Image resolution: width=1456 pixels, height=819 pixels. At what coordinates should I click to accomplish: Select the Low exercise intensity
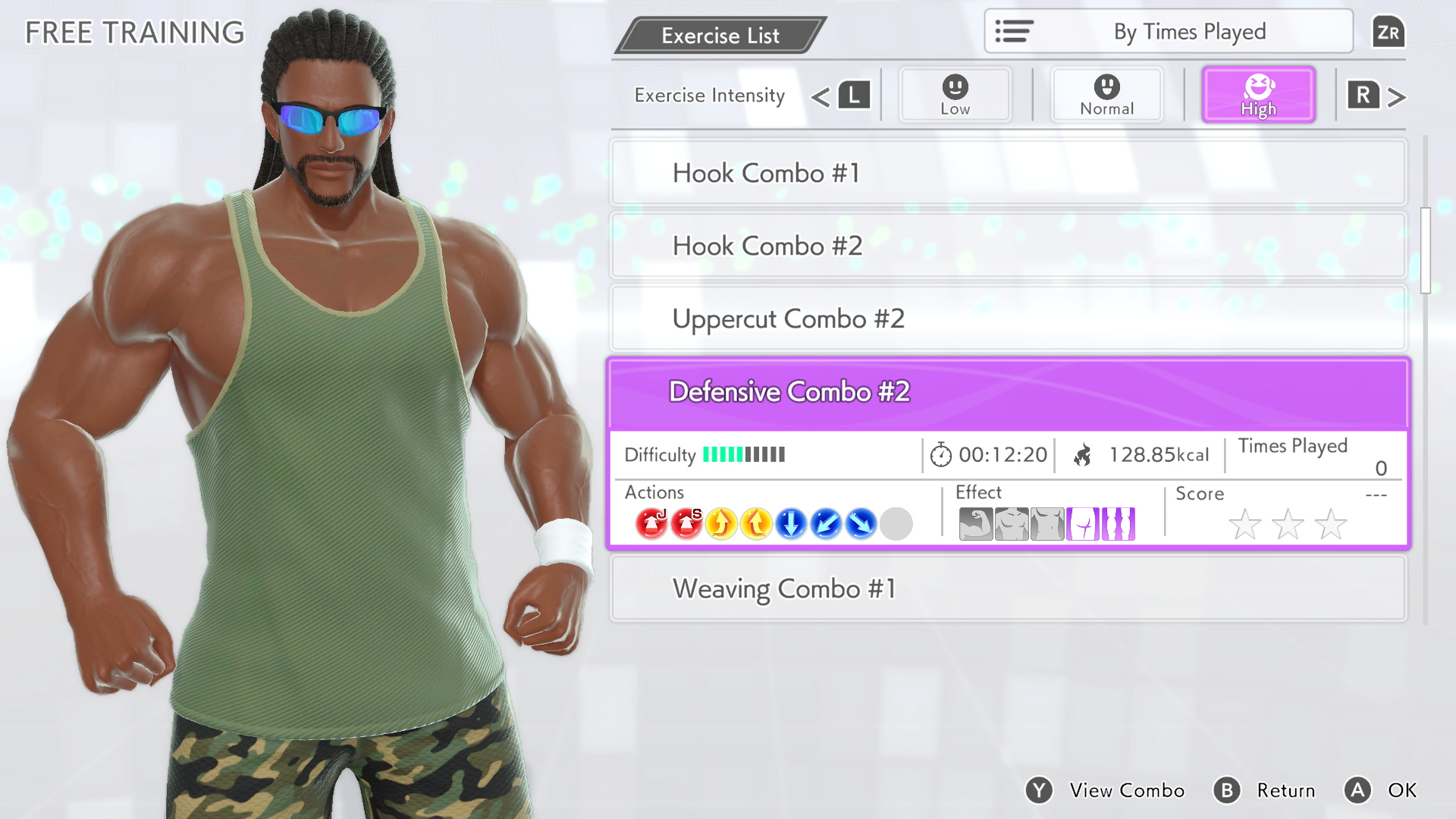click(x=955, y=94)
